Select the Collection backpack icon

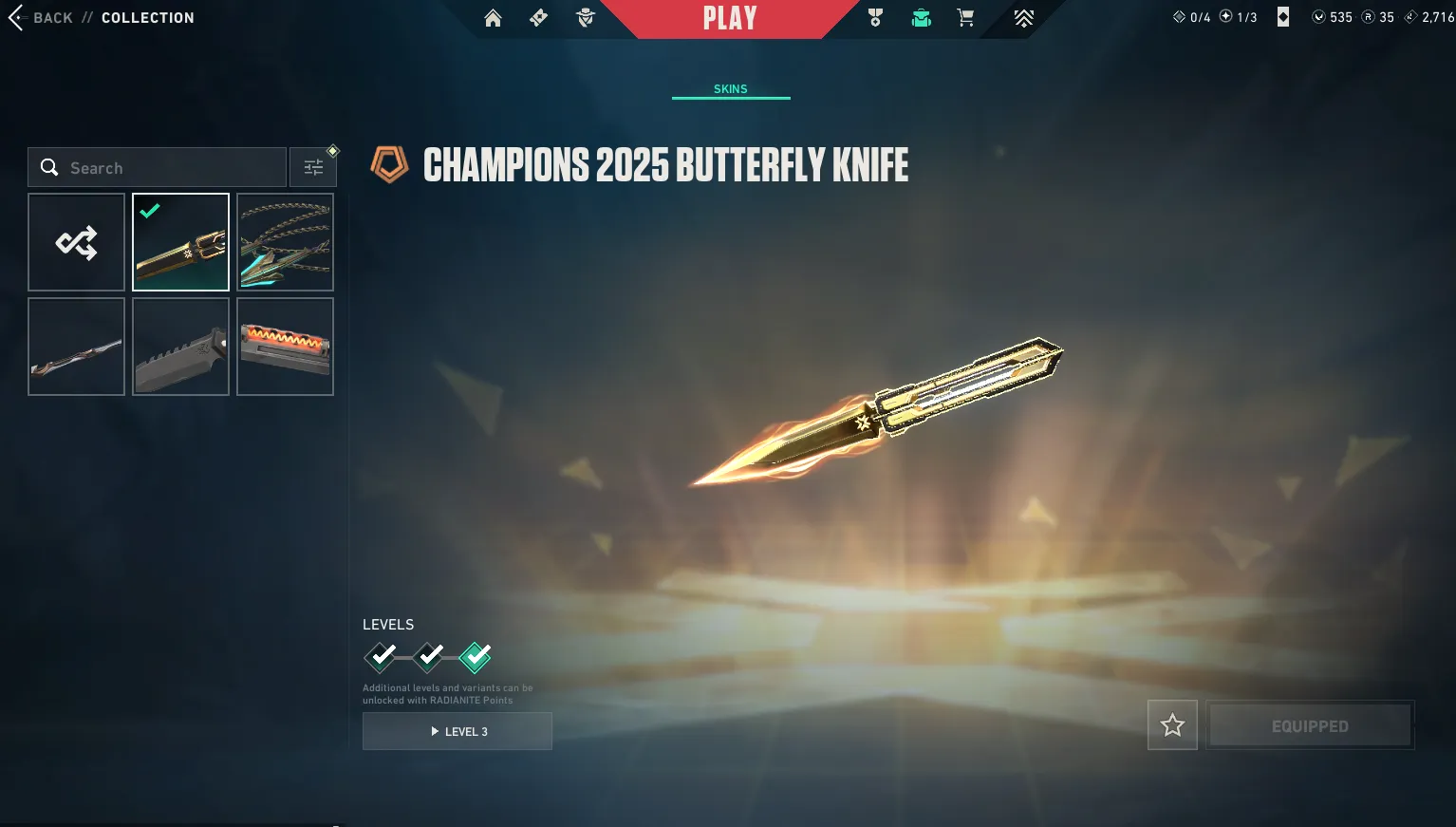click(921, 17)
